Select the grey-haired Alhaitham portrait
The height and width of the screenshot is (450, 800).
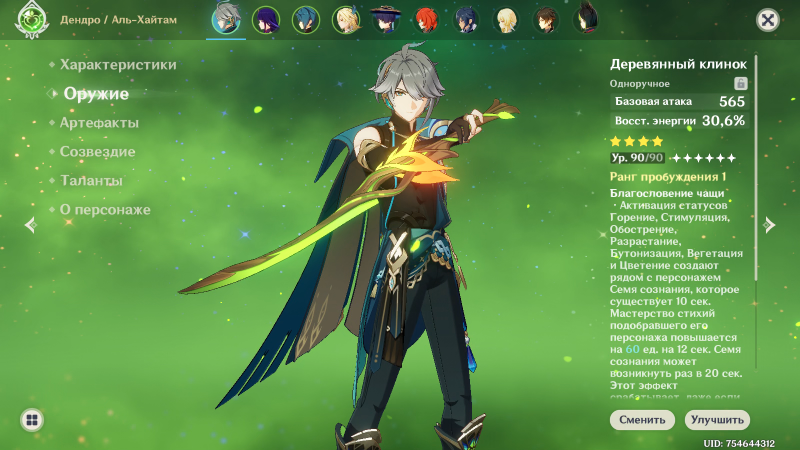click(x=225, y=20)
